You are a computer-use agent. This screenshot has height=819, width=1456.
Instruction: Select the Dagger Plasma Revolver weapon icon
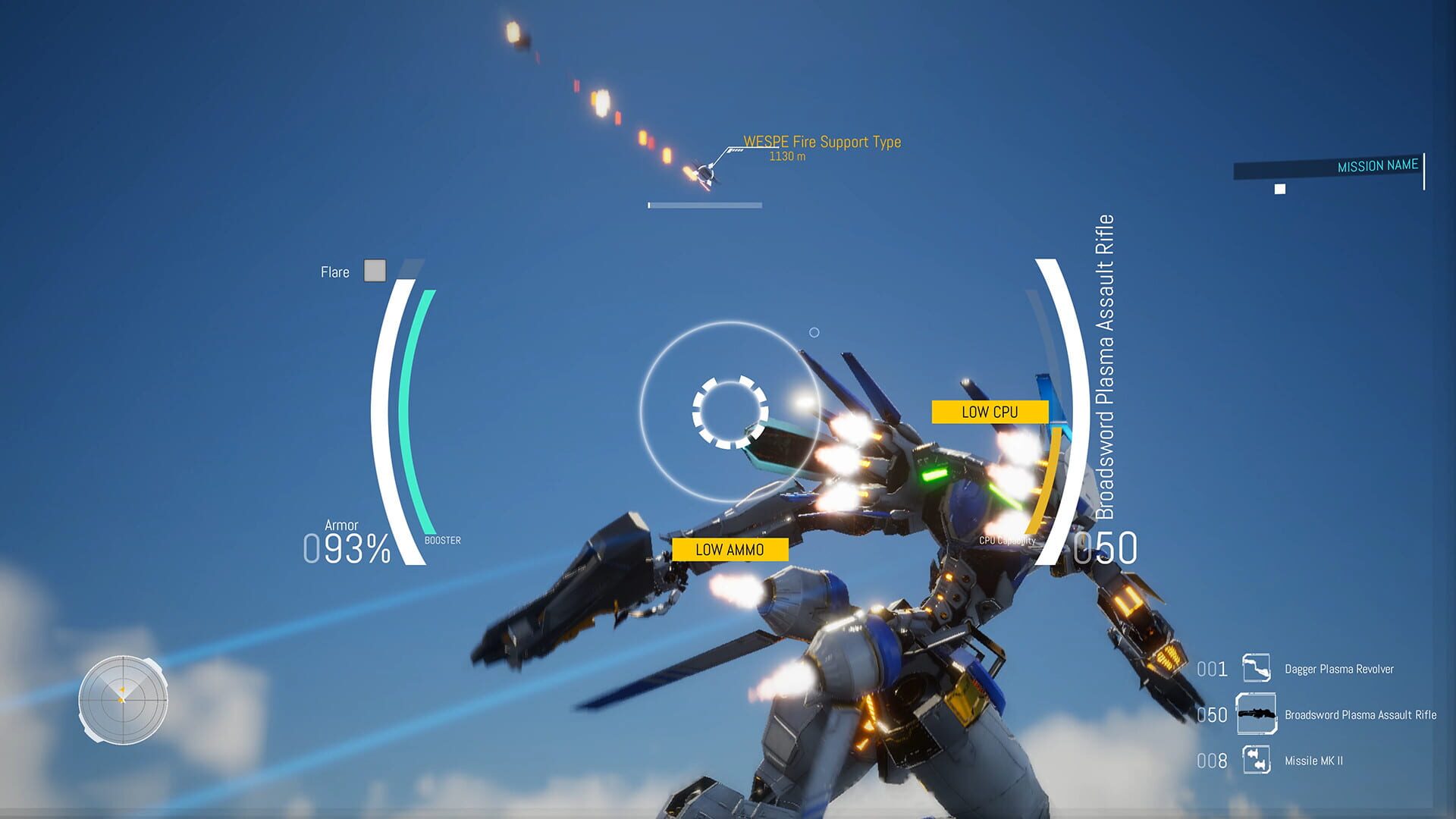point(1257,670)
